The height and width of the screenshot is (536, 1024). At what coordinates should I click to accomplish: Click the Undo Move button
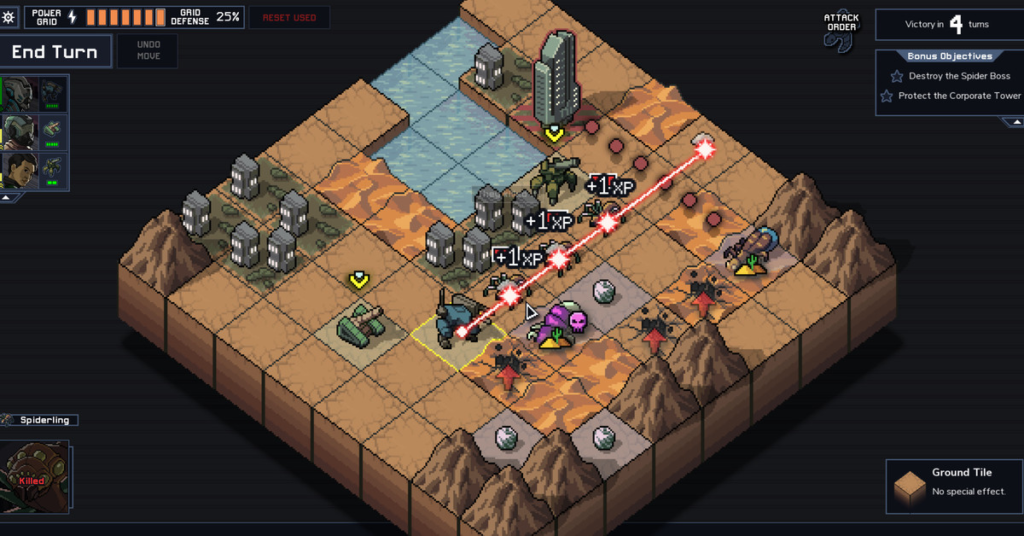click(x=148, y=51)
